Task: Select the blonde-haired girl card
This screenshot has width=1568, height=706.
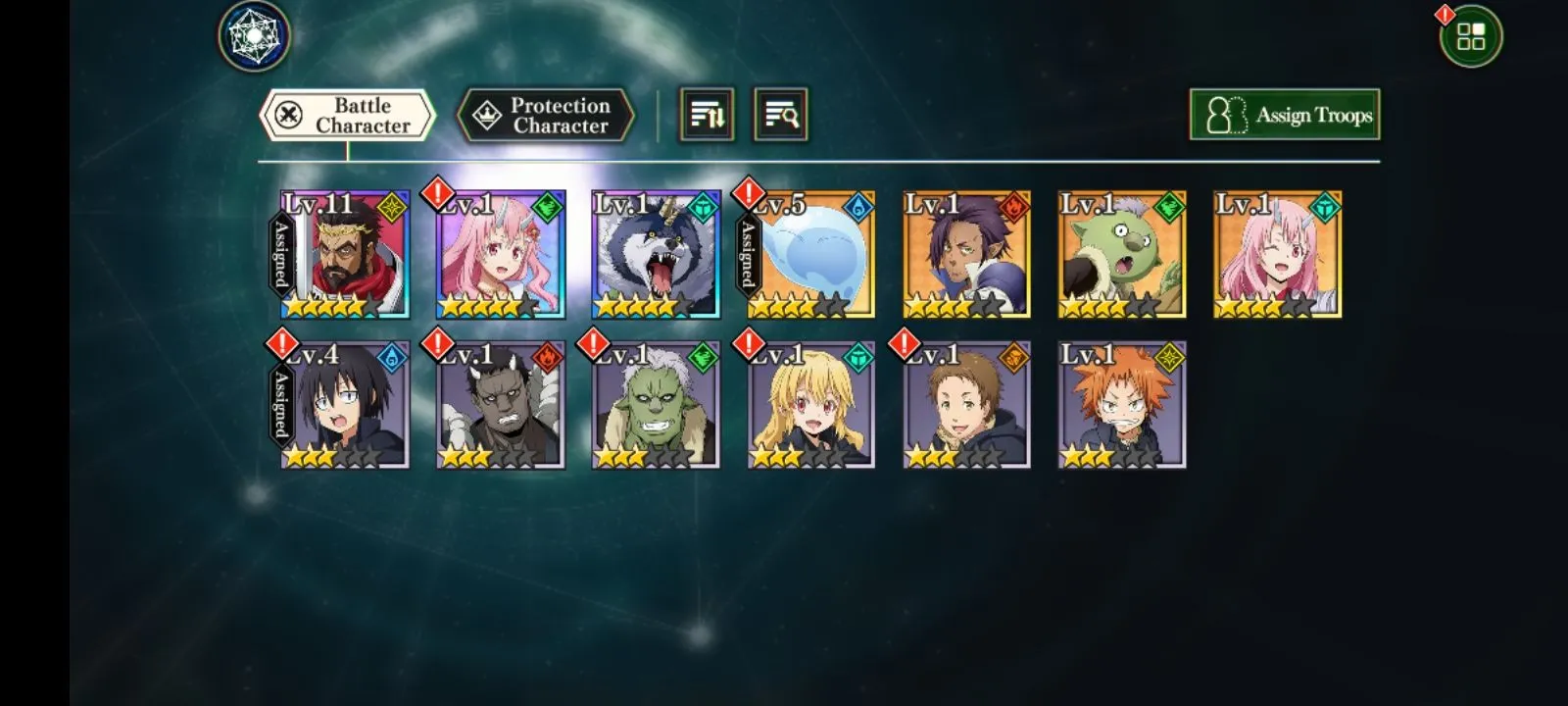Action: point(811,405)
